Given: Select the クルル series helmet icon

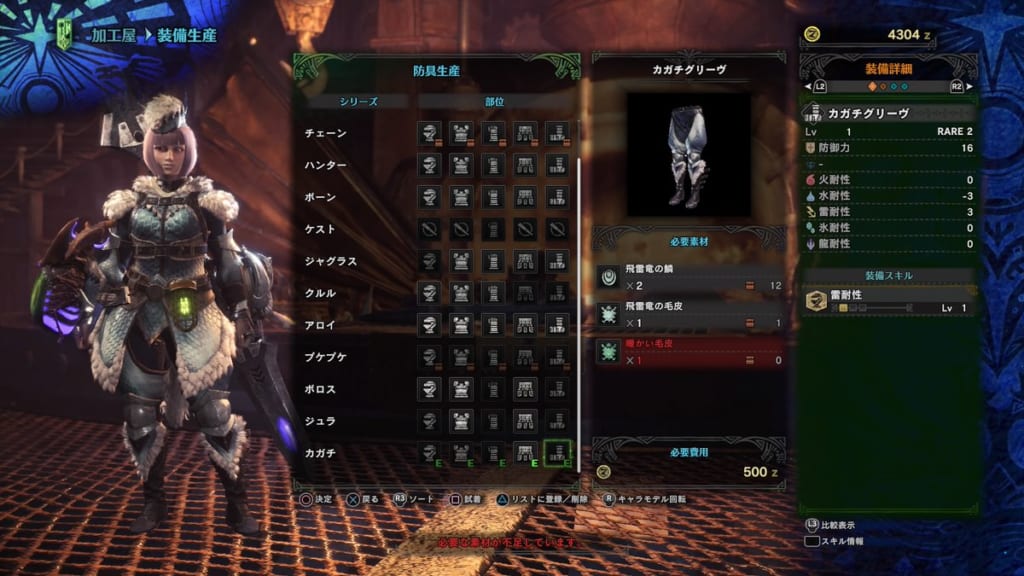Looking at the screenshot, I should (x=430, y=293).
